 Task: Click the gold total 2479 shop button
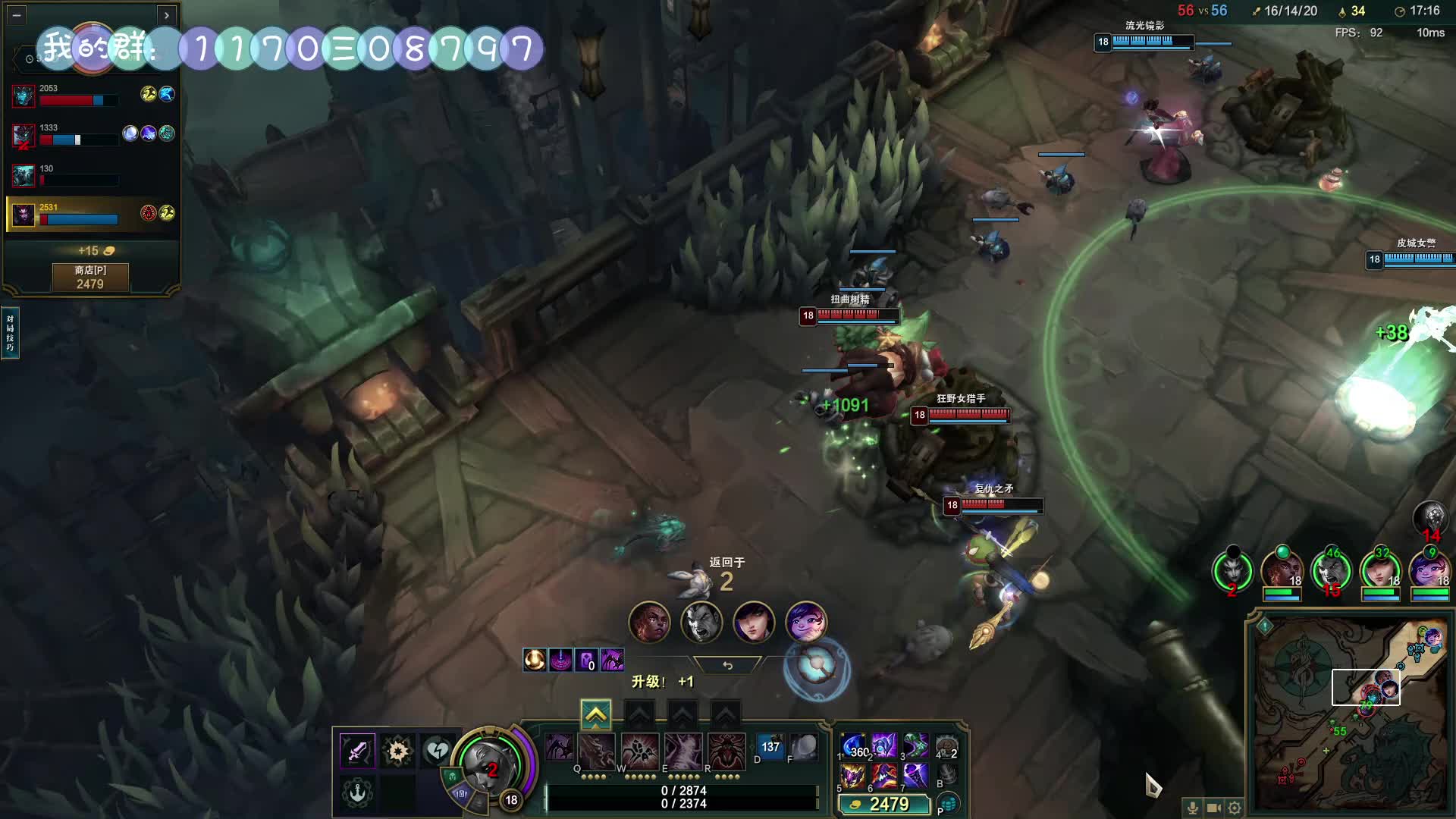pyautogui.click(x=883, y=804)
